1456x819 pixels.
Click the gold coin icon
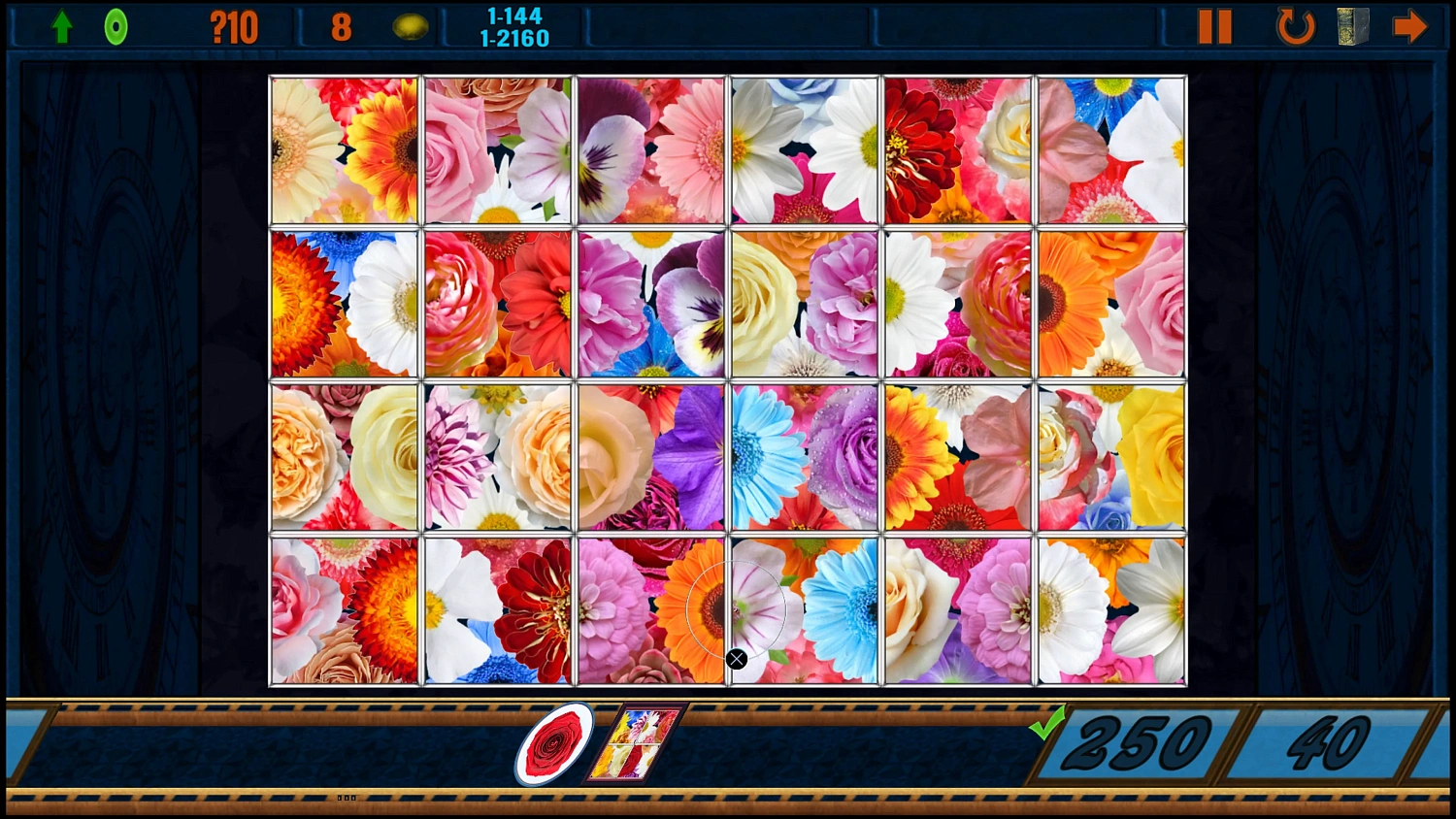click(x=412, y=25)
